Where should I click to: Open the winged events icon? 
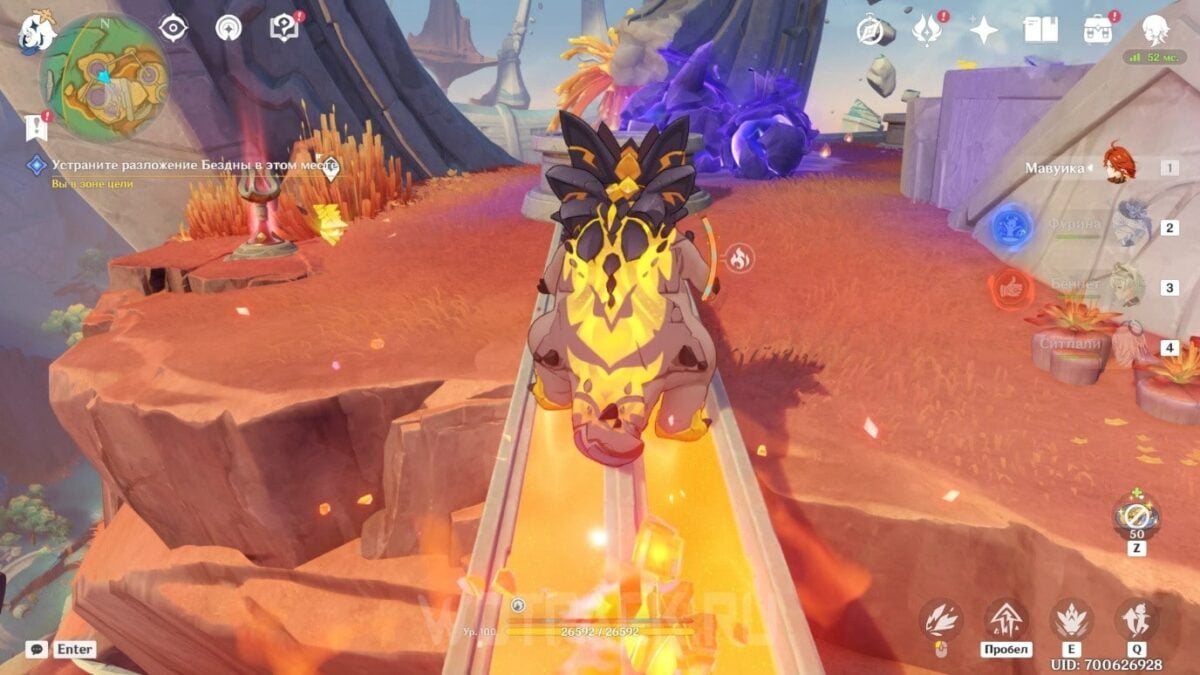tap(927, 30)
